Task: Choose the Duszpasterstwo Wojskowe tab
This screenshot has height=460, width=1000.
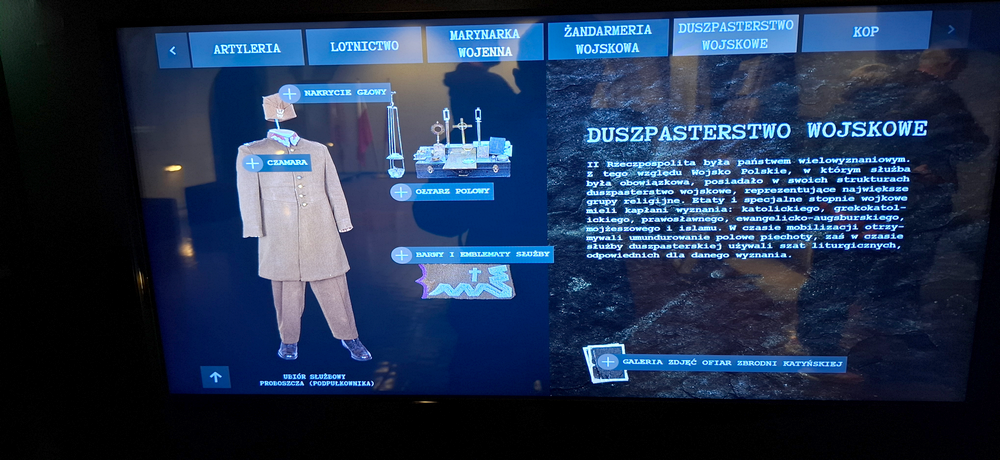Action: [x=735, y=35]
